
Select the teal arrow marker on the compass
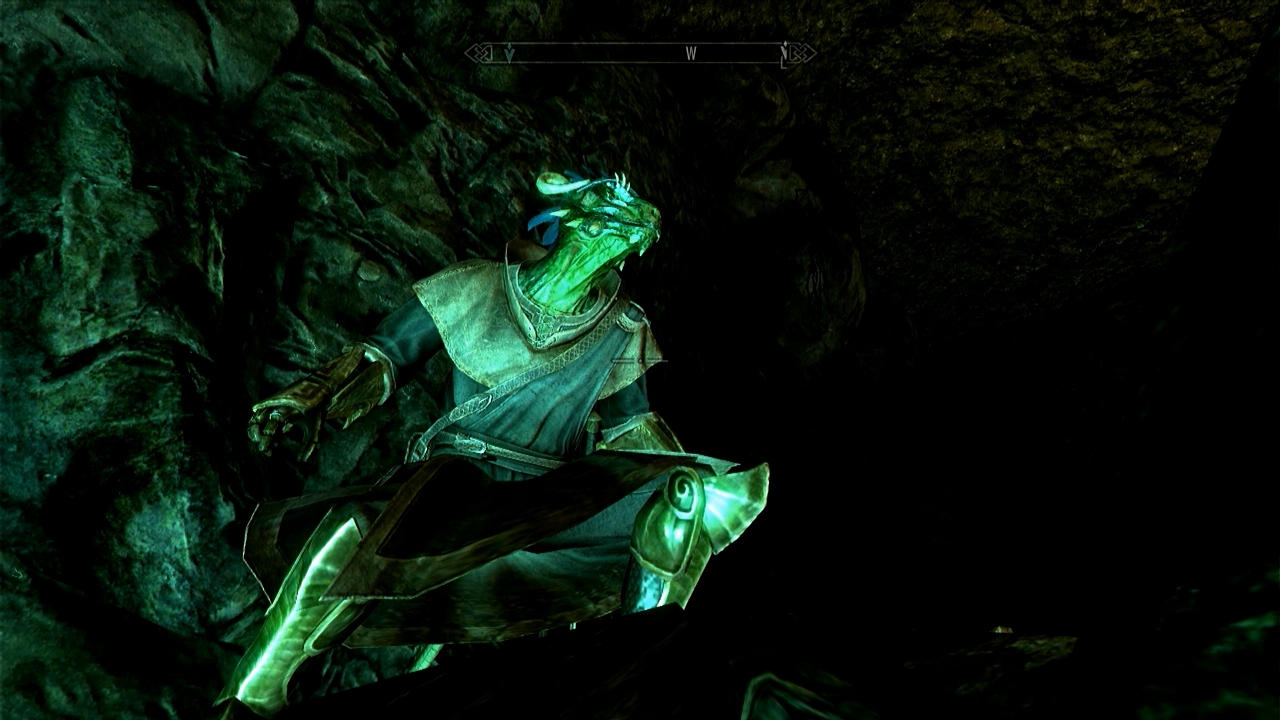point(509,54)
